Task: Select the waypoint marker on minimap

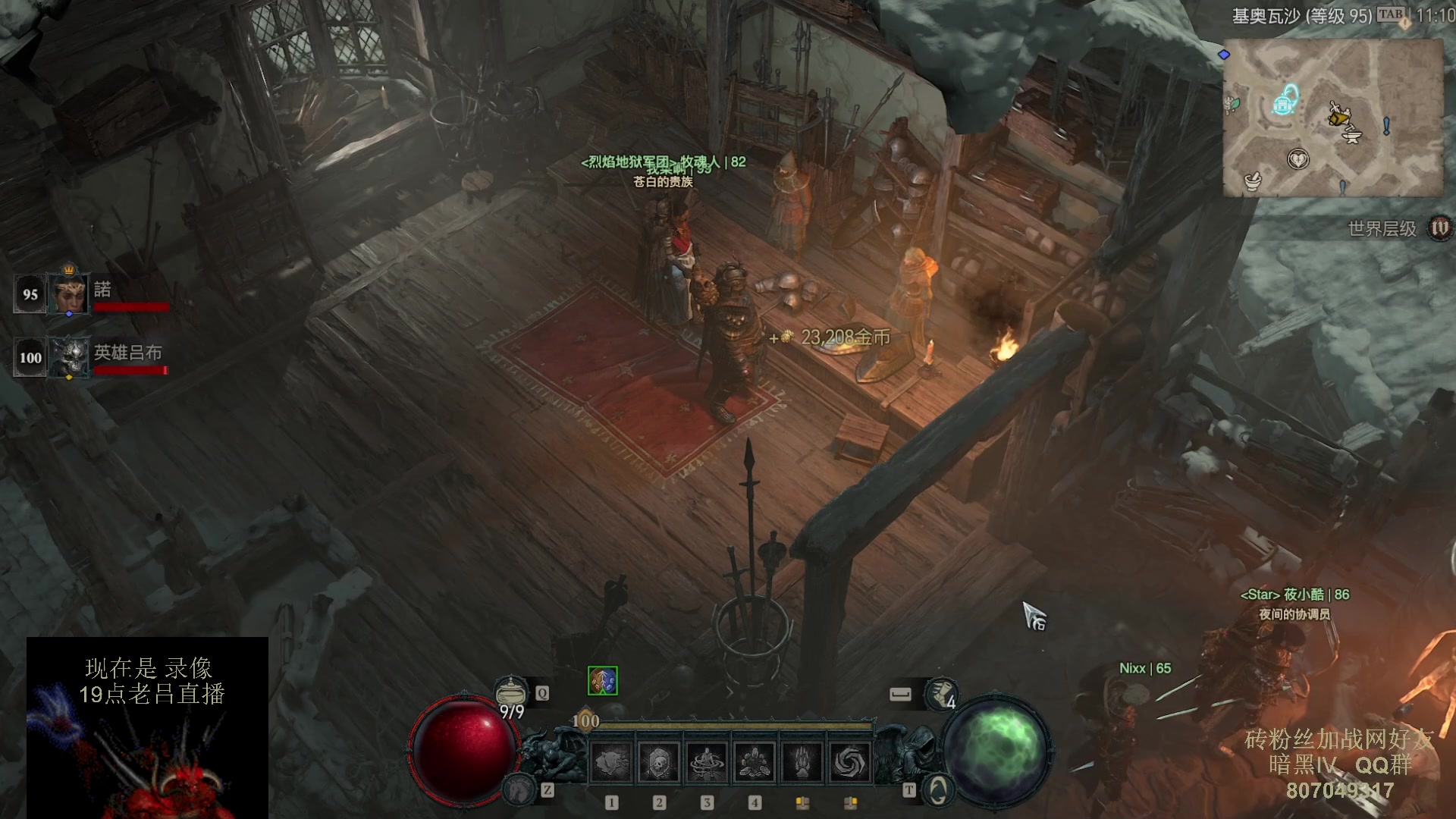Action: 1284,100
